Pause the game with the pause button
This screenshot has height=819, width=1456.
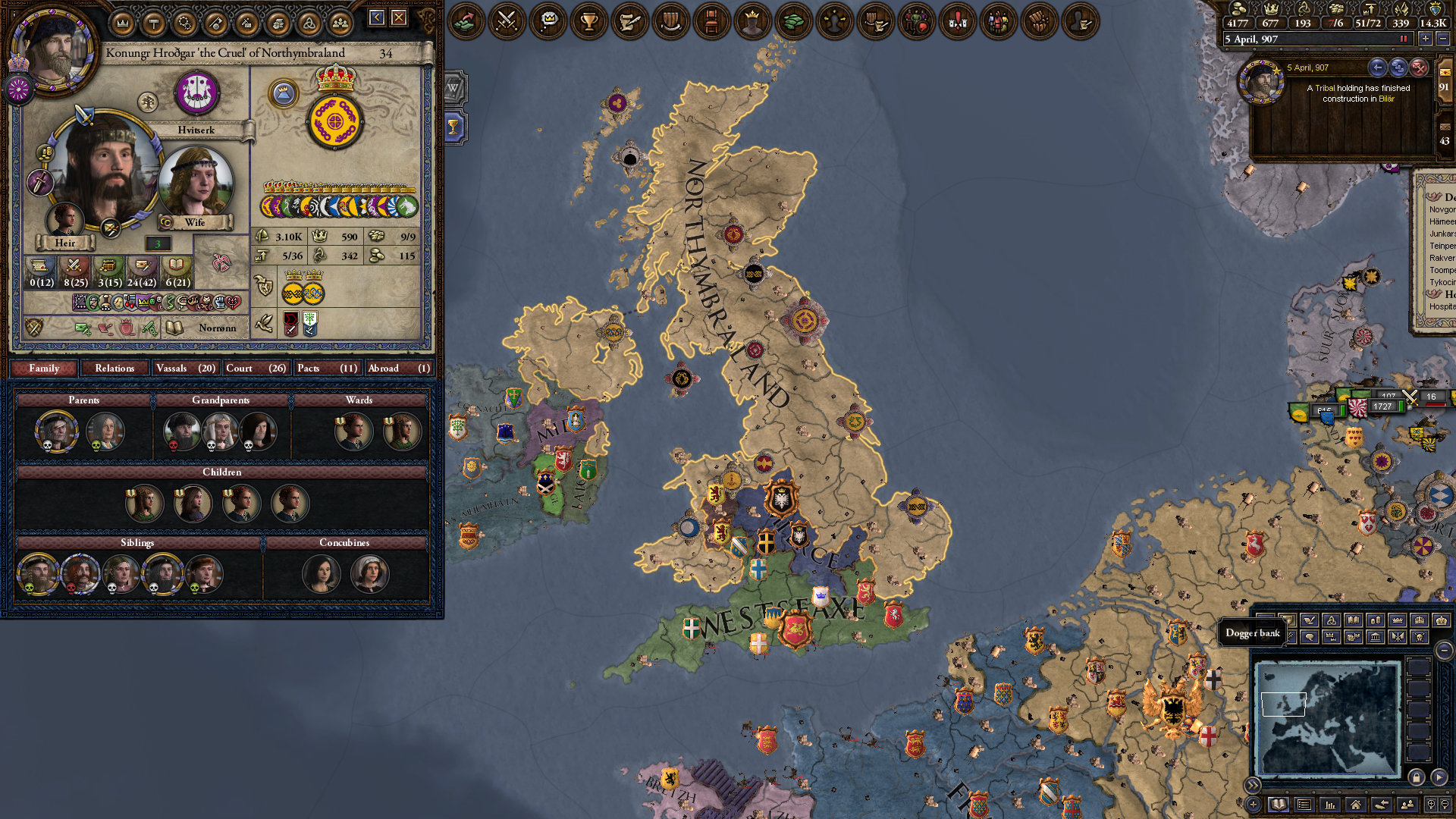tap(1403, 38)
